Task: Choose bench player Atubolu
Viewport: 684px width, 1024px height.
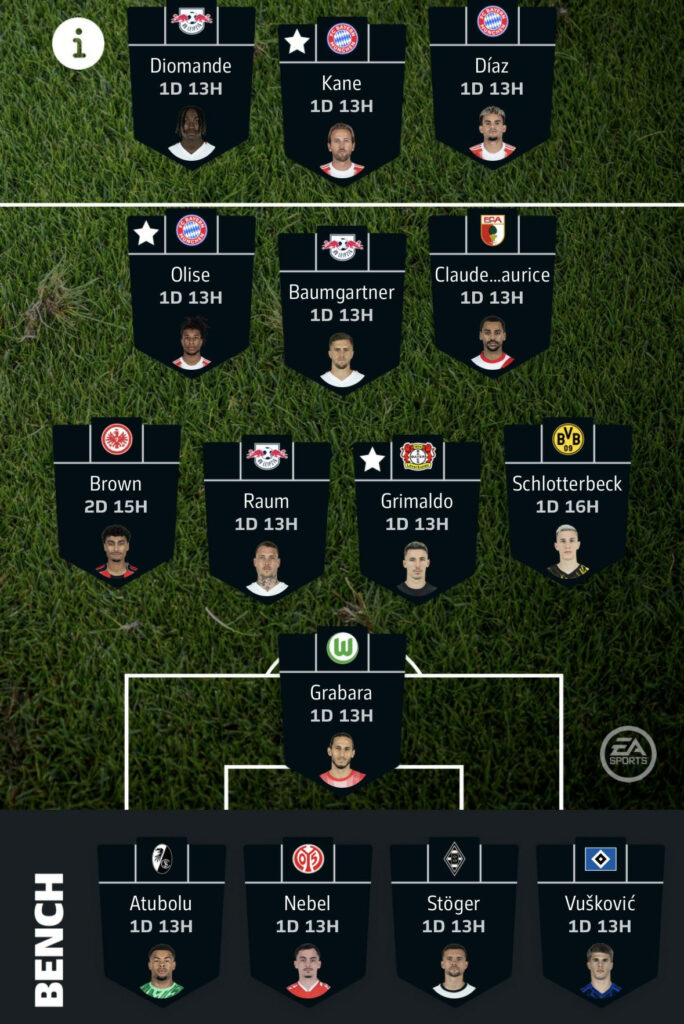Action: (161, 922)
